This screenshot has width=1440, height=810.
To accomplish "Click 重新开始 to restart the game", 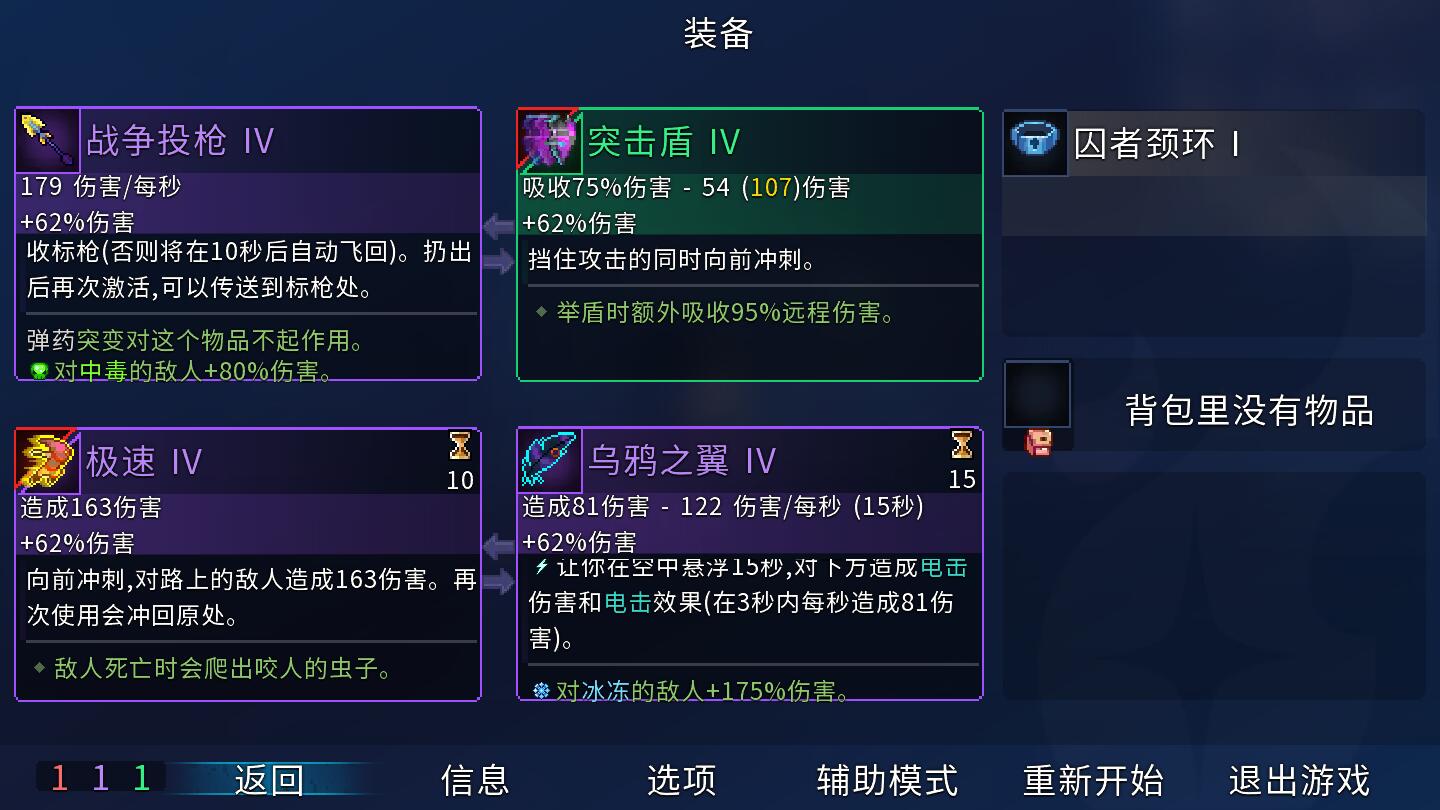I will tap(1094, 779).
